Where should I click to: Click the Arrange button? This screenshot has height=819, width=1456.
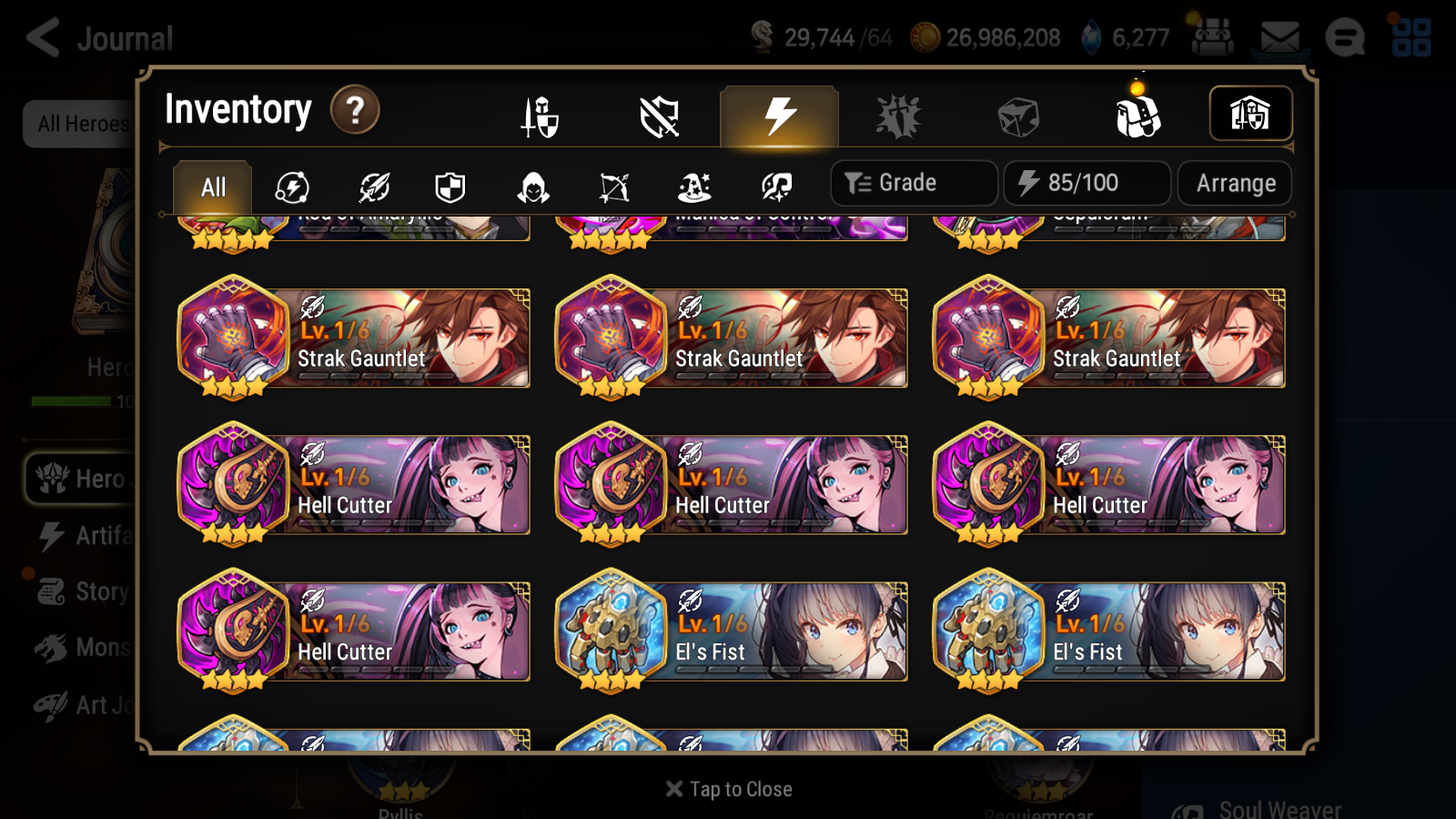point(1234,183)
